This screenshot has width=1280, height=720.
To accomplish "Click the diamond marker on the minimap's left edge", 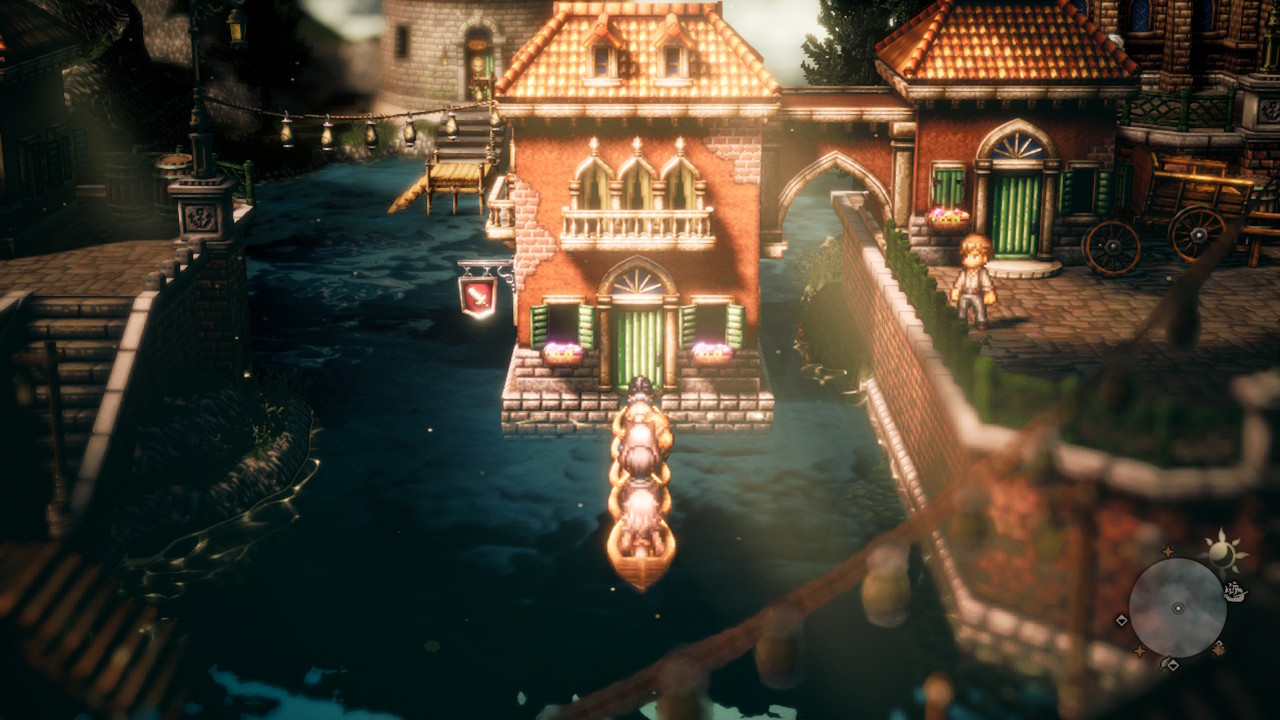I will click(x=1121, y=620).
